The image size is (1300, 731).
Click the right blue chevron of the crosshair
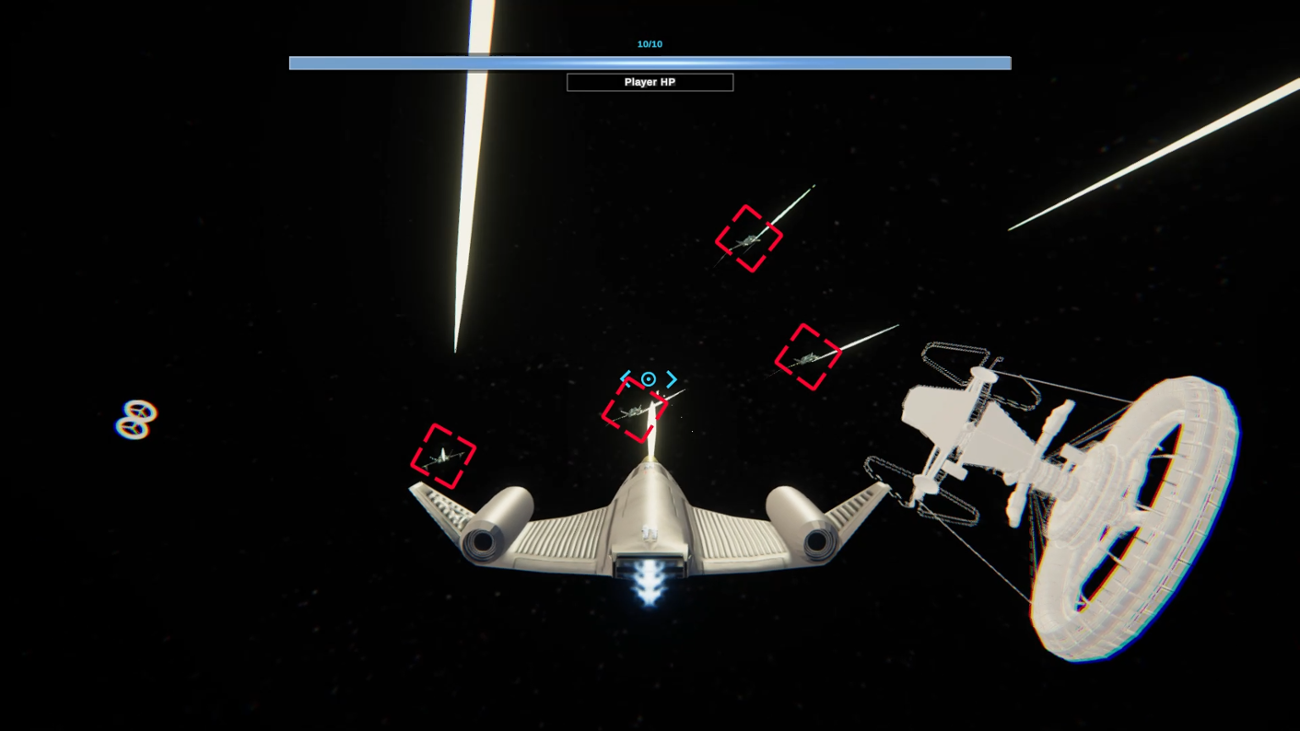pyautogui.click(x=672, y=378)
